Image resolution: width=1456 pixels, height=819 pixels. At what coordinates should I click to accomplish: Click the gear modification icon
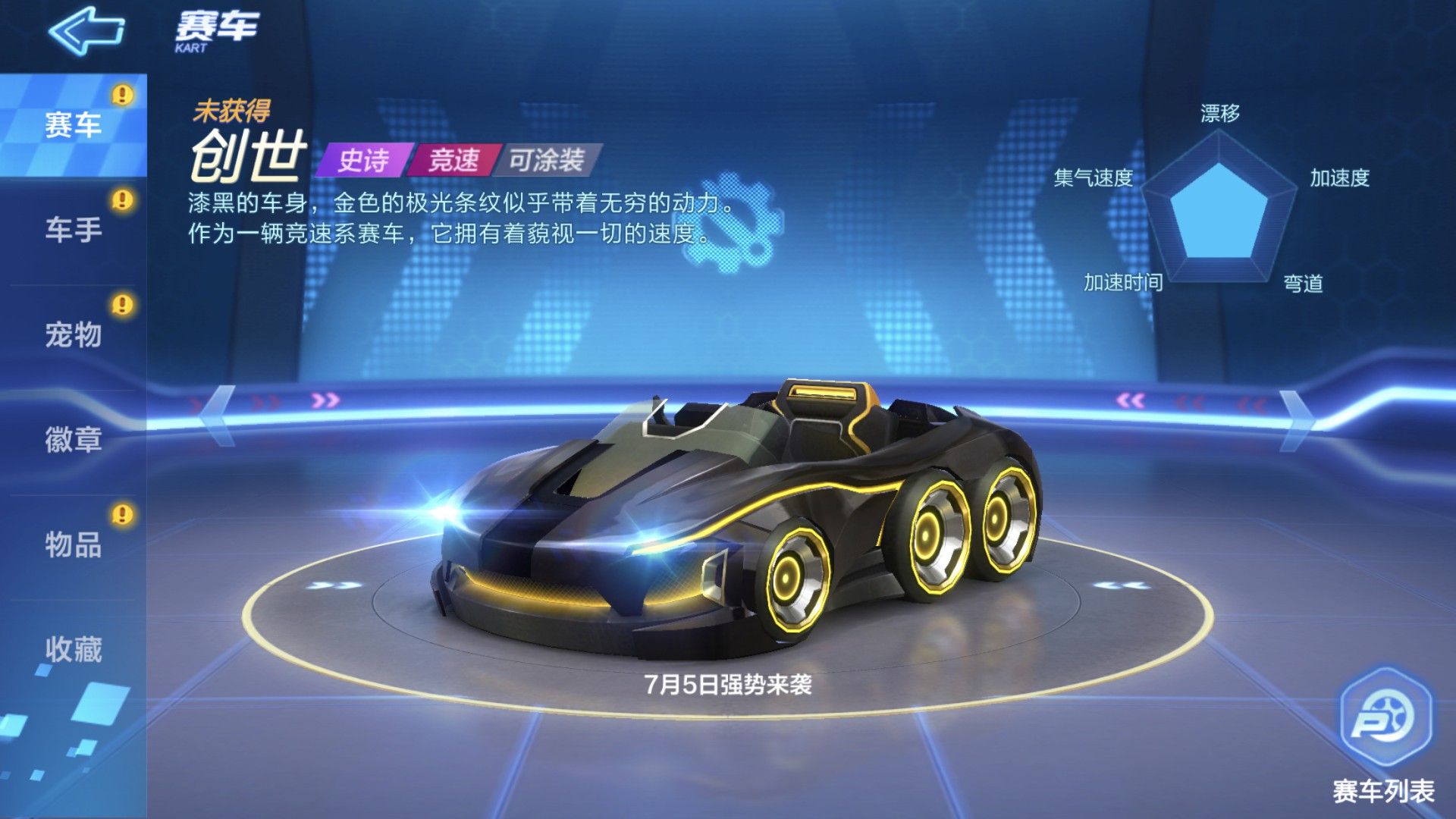[x=733, y=221]
